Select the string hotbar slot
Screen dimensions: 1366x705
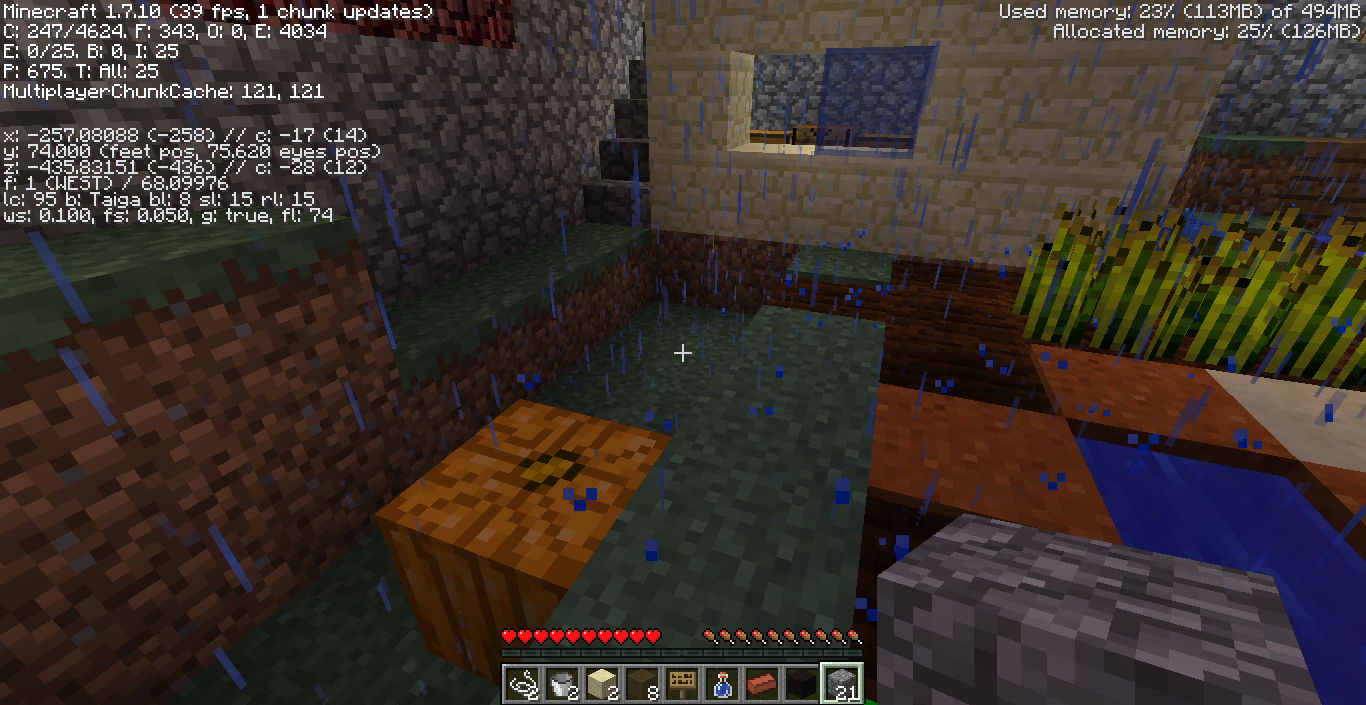pos(522,683)
